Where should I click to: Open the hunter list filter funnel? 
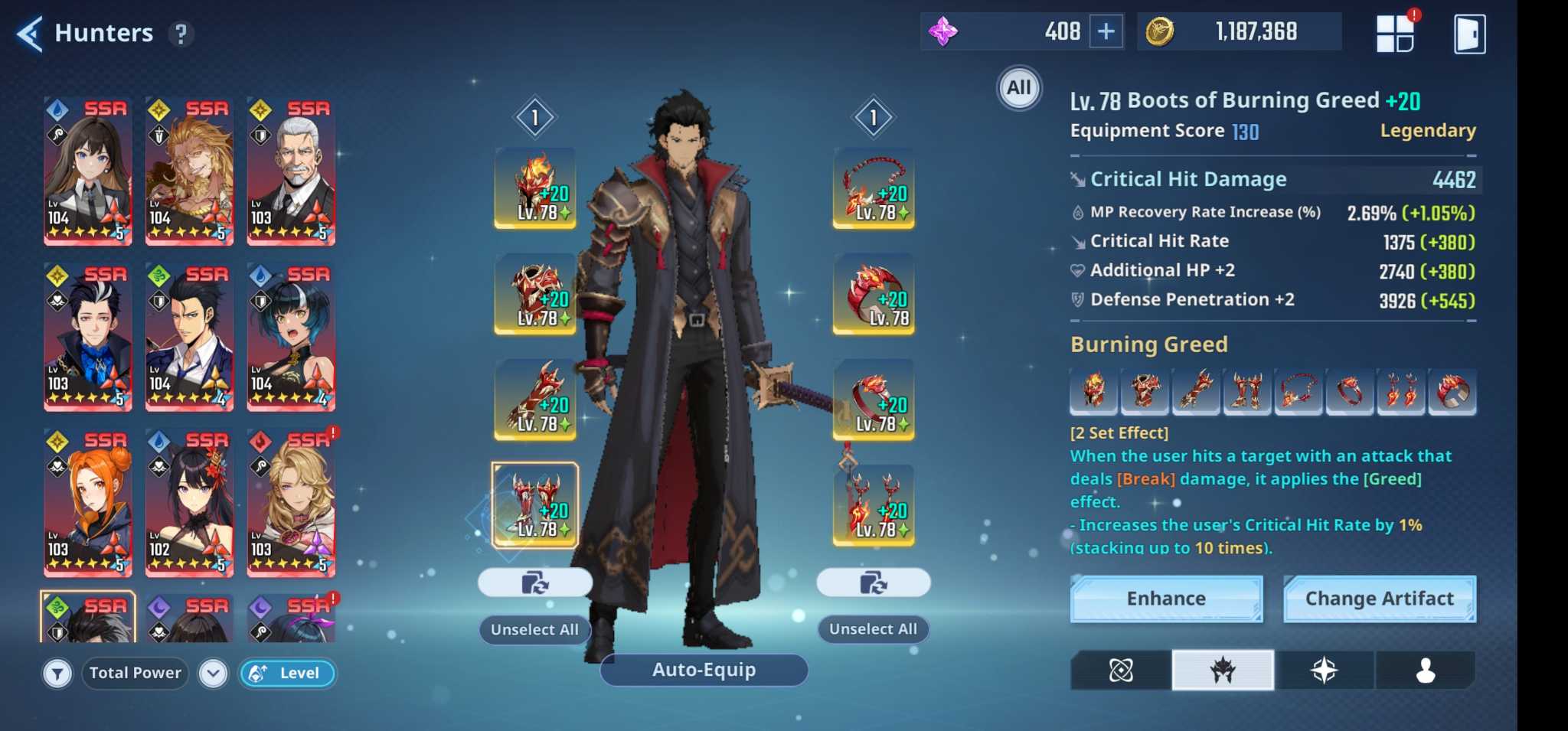point(57,674)
